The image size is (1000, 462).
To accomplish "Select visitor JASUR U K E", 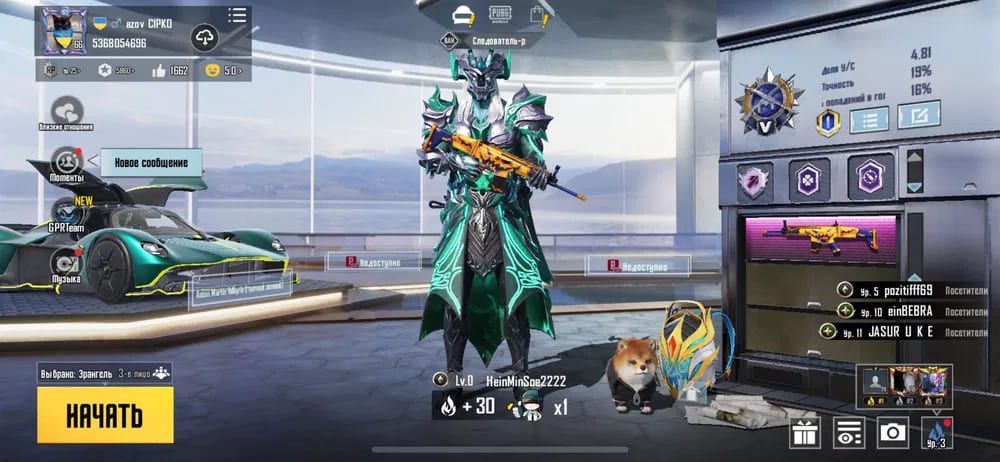I will pos(895,332).
